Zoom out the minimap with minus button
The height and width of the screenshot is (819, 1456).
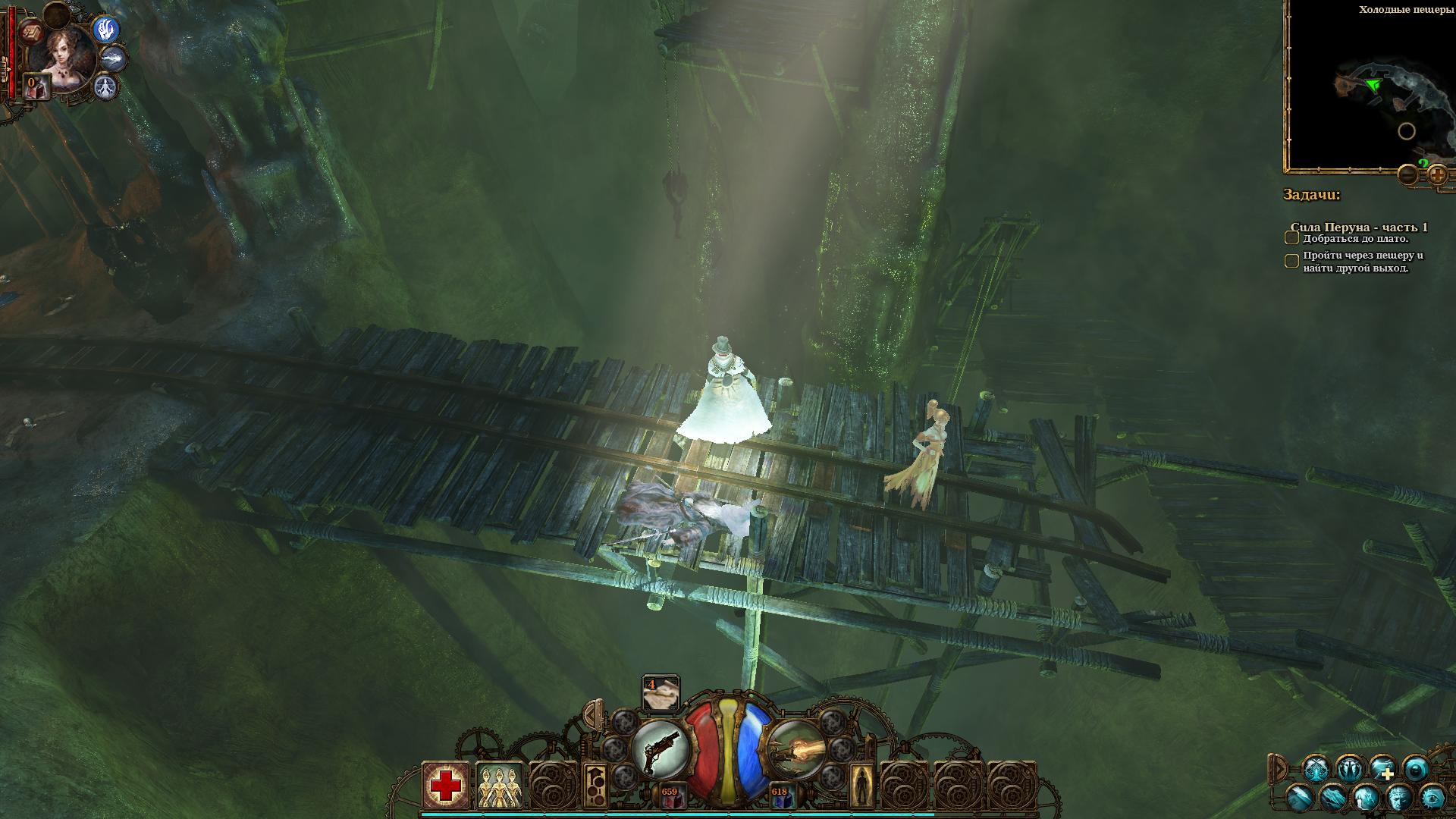tap(1407, 175)
